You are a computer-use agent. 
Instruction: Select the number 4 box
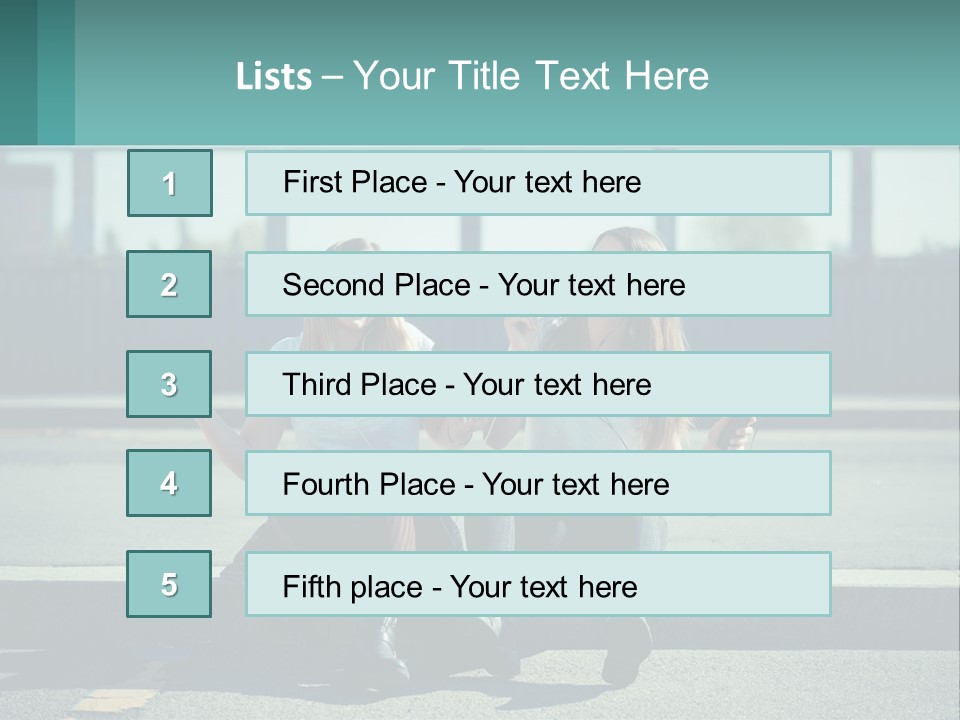169,483
